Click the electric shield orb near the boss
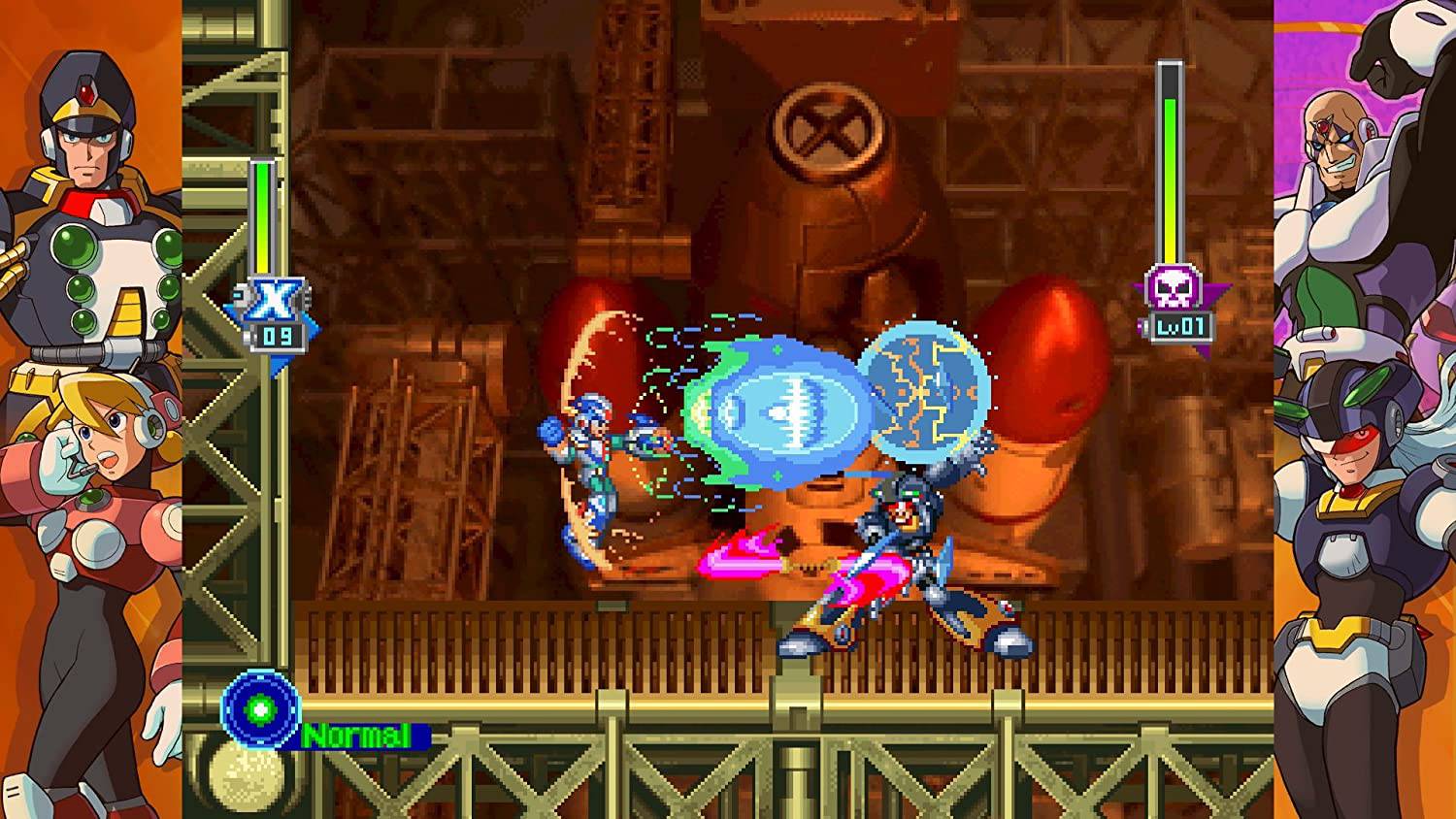This screenshot has height=819, width=1456. [x=932, y=388]
